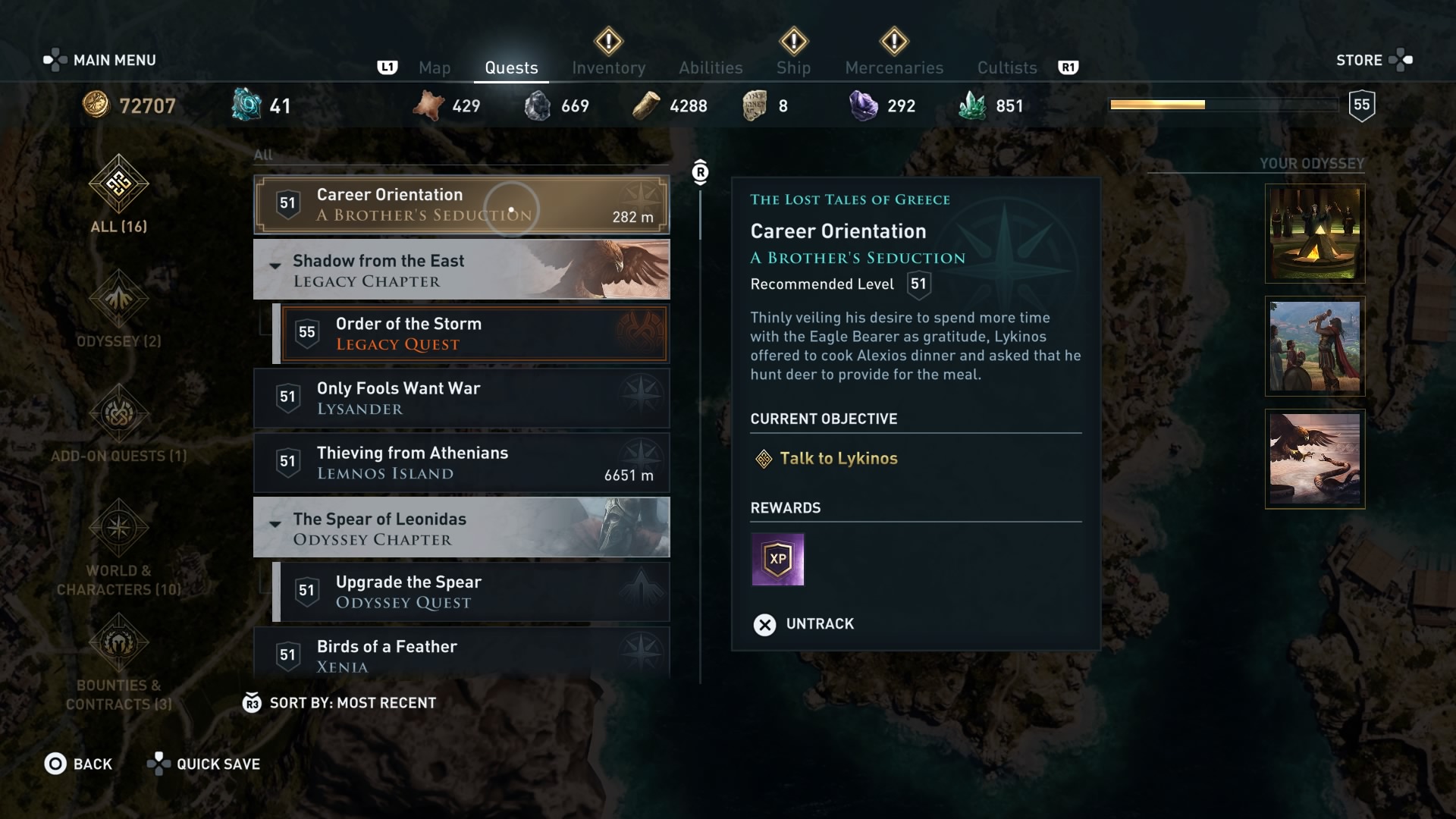The width and height of the screenshot is (1456, 819).
Task: Switch to the Map tab
Action: [x=435, y=68]
